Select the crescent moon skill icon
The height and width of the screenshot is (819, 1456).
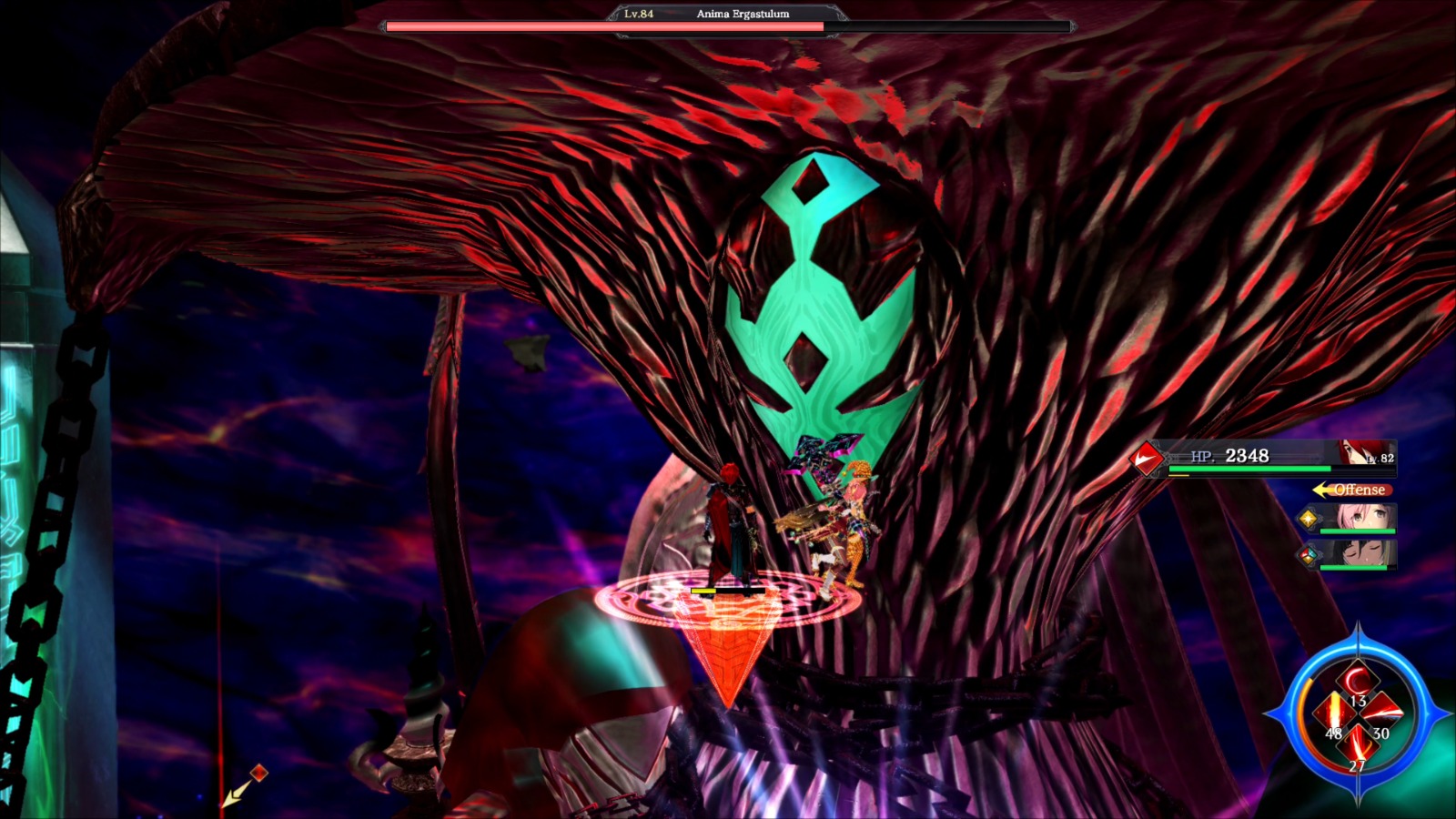[1358, 679]
